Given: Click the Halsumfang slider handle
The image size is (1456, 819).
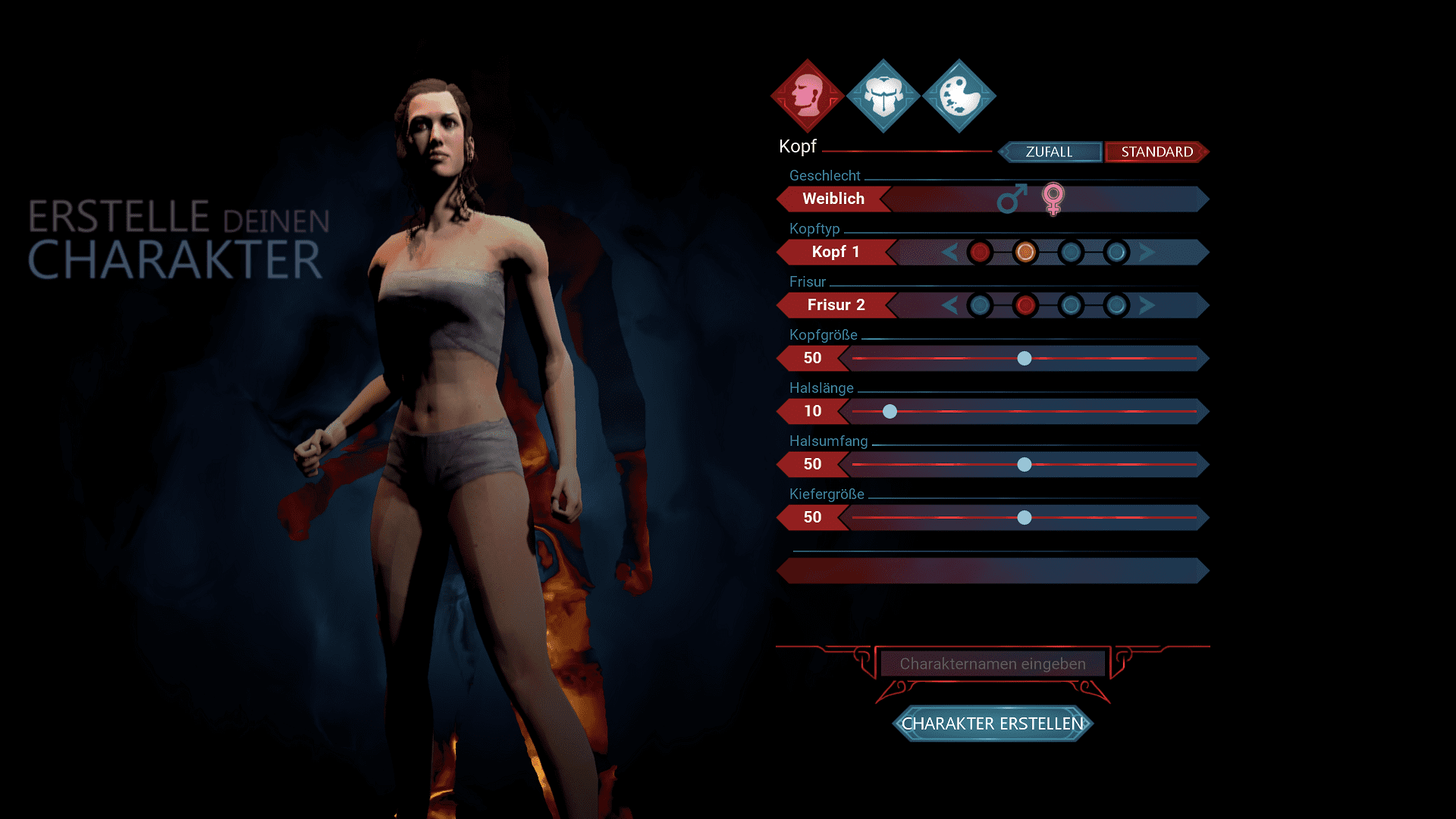Looking at the screenshot, I should [x=1025, y=464].
